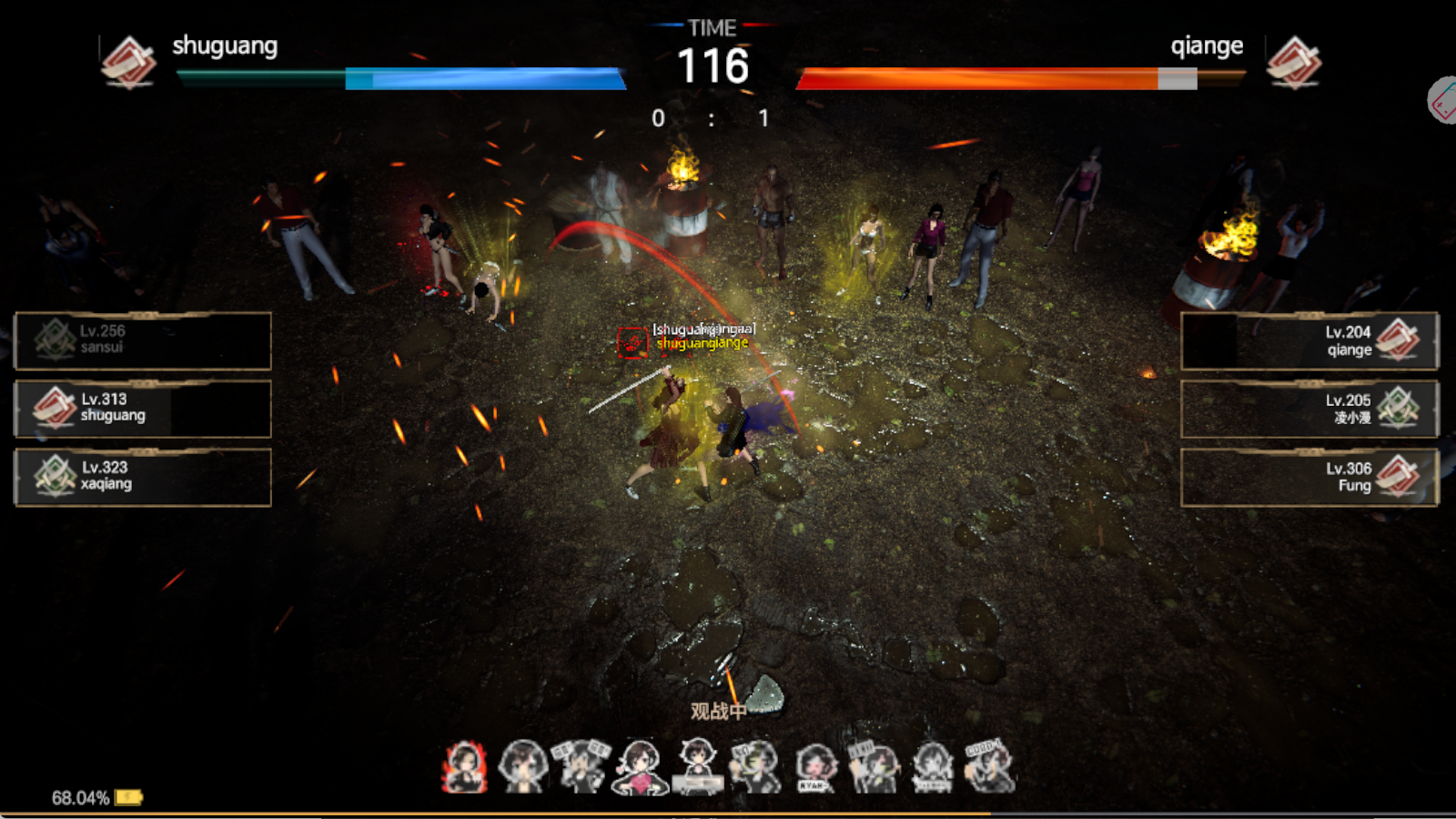This screenshot has width=1456, height=819.
Task: Select xaqiang Lv.323 player panel
Action: [x=143, y=477]
